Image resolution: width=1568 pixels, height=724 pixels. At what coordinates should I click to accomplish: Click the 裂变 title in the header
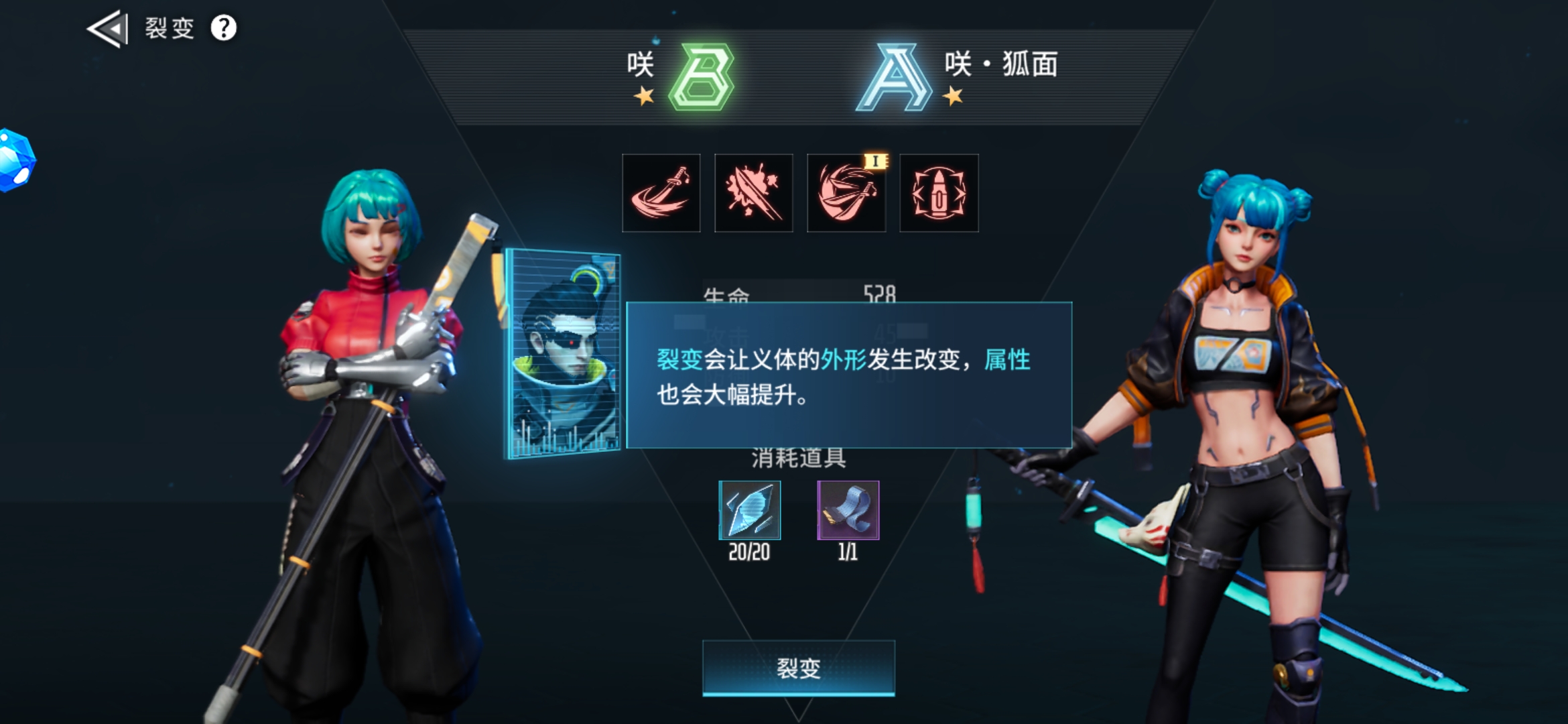tap(170, 28)
